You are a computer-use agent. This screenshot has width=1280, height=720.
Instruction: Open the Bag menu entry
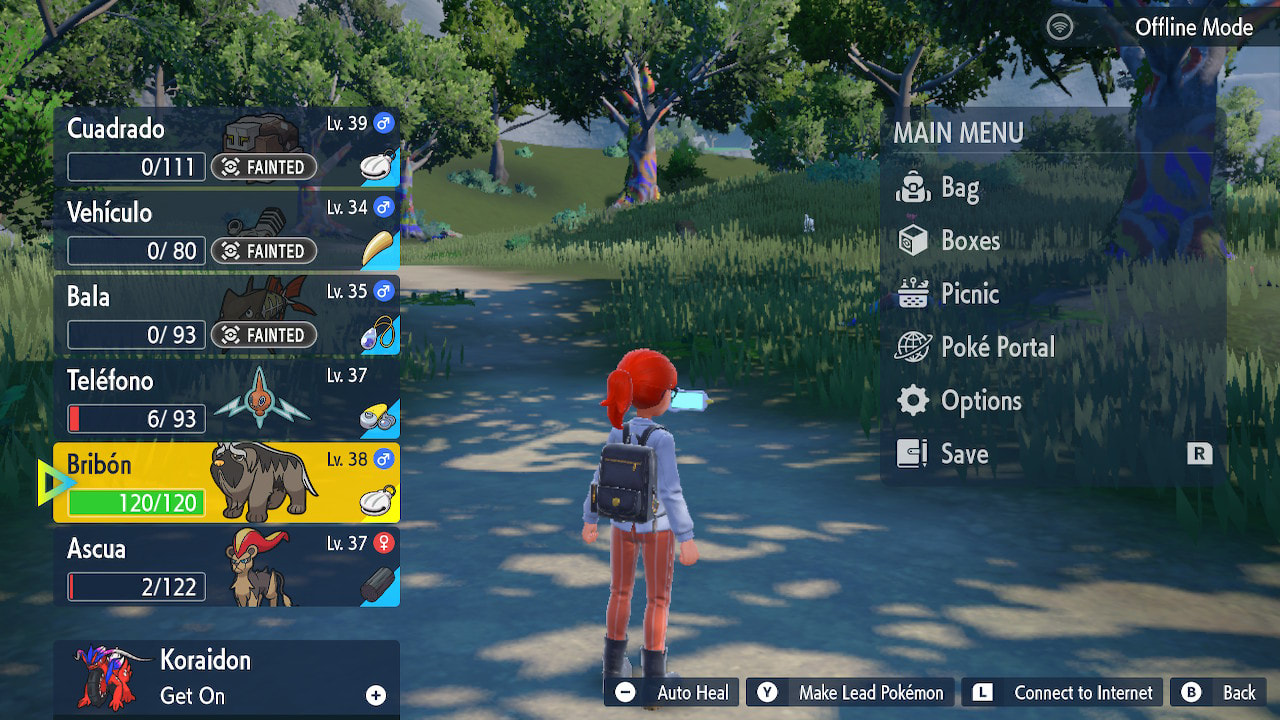tap(960, 188)
